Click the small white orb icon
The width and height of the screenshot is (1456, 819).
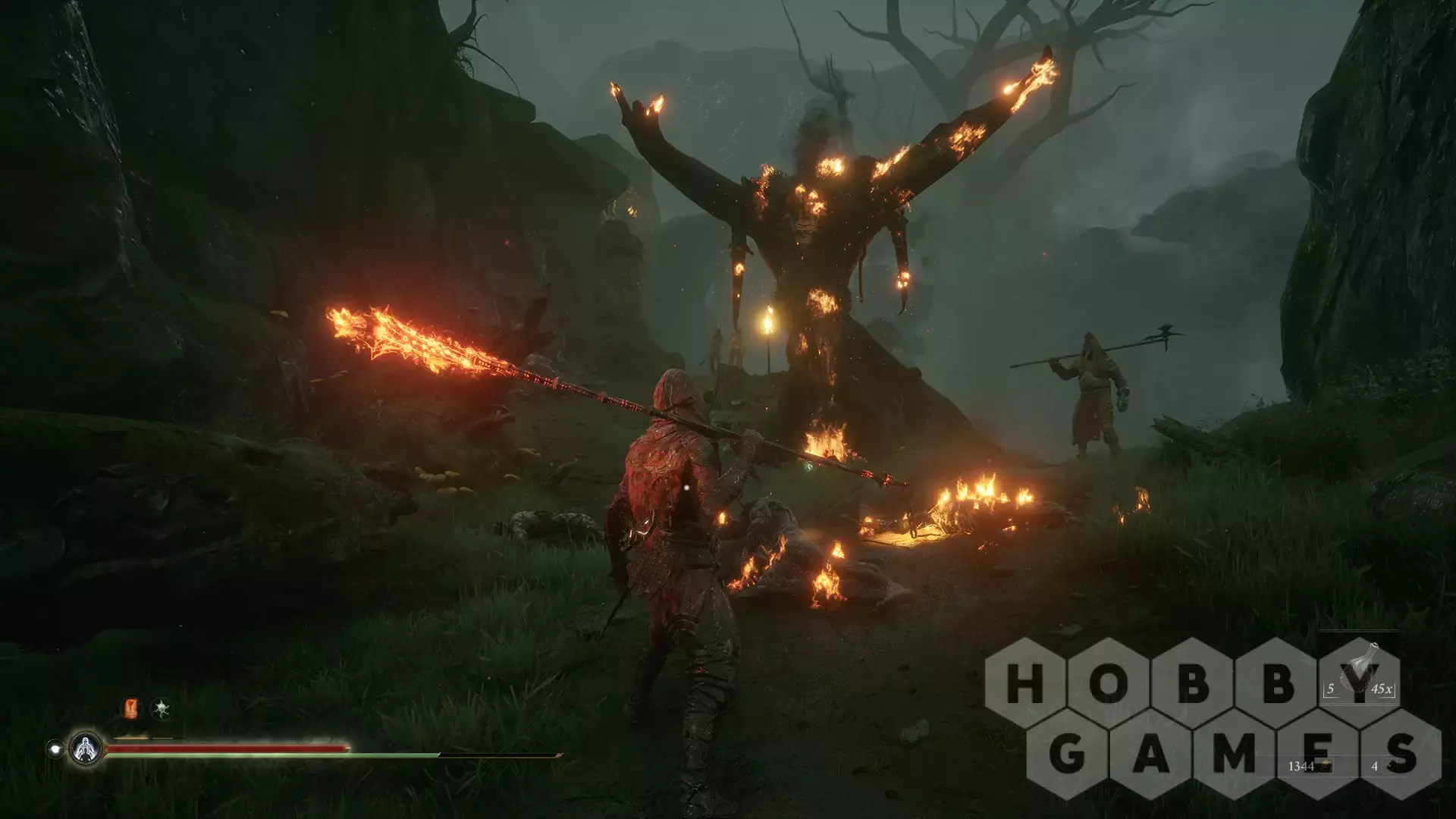tap(55, 748)
